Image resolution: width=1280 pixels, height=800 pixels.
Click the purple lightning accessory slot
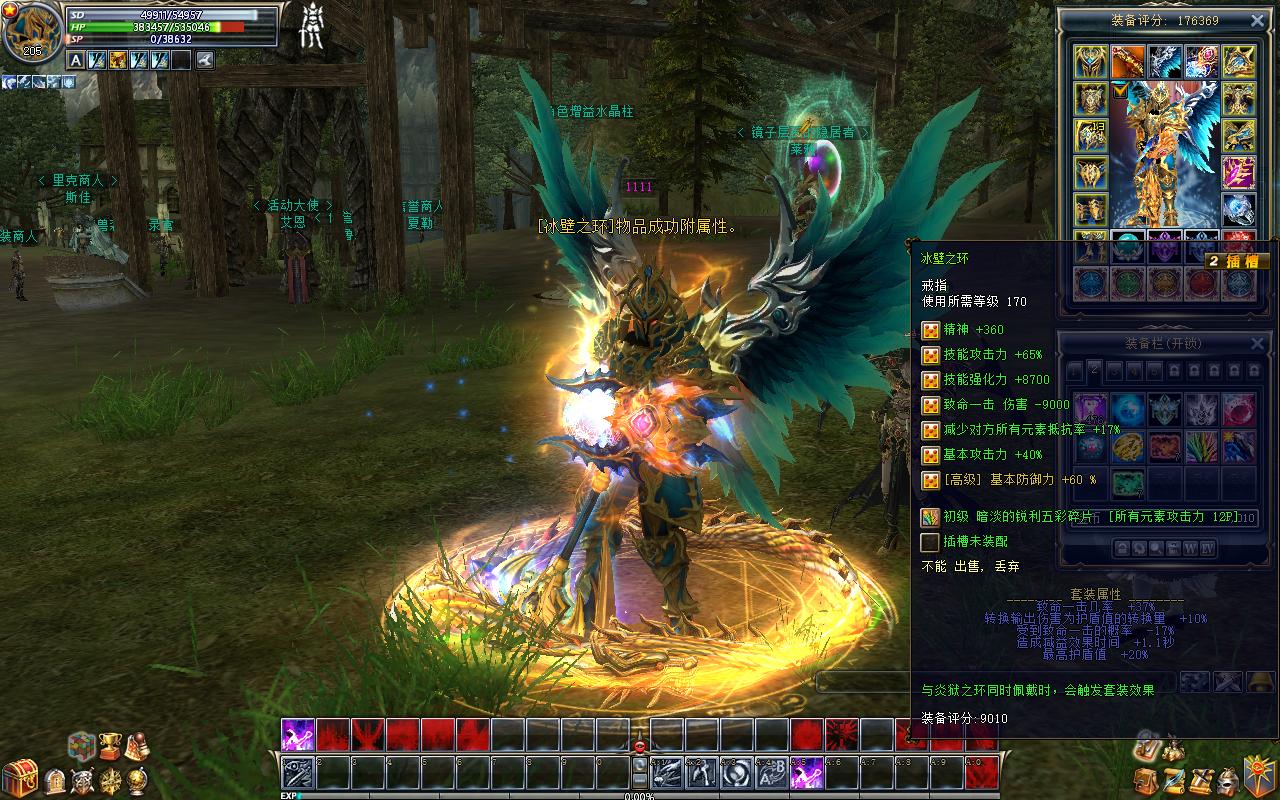pos(1238,172)
